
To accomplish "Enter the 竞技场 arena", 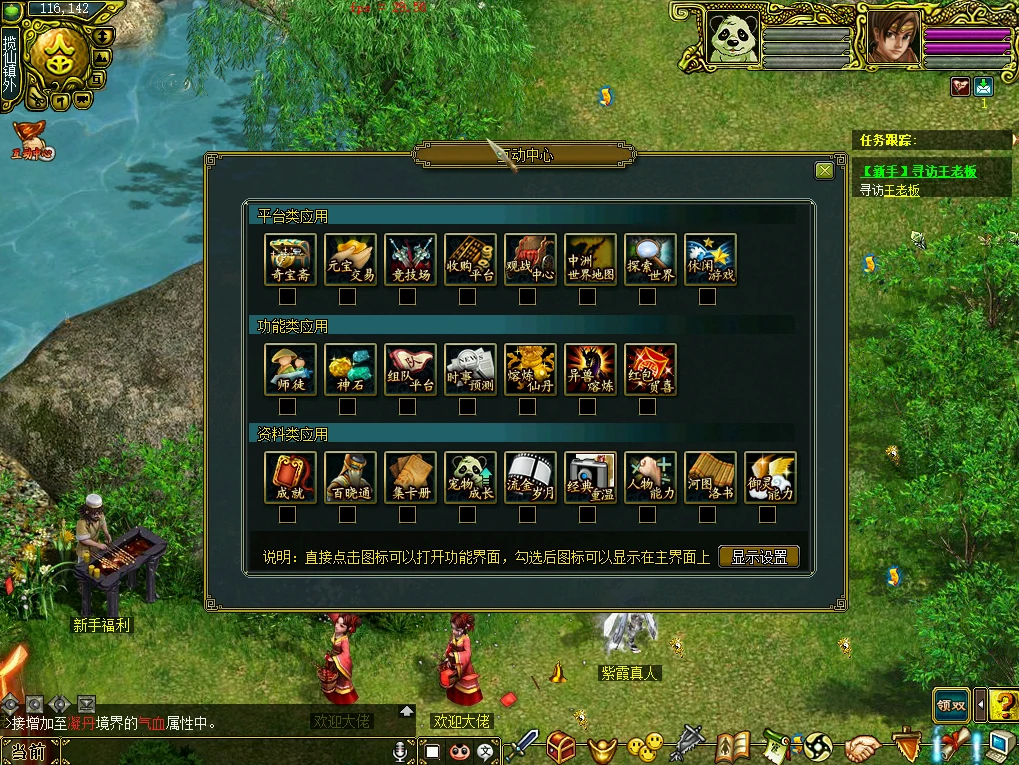I will (410, 260).
